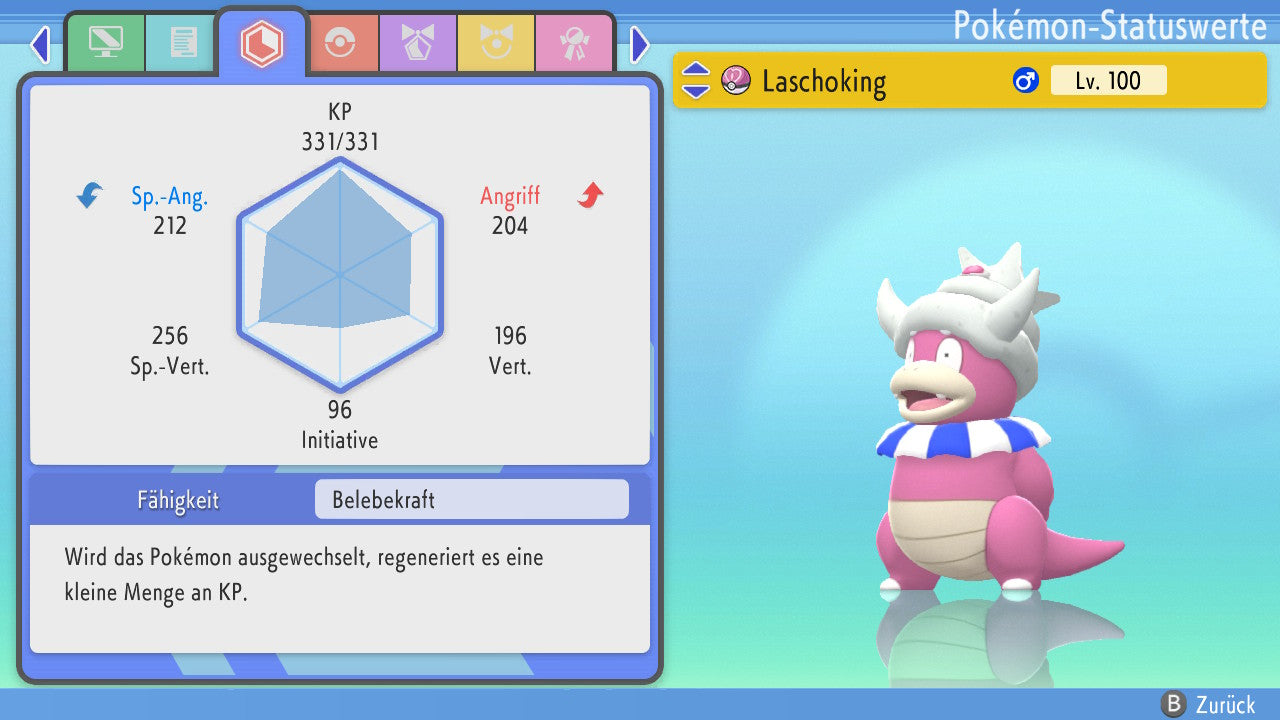Screen dimensions: 1280x720
Task: Select the hexagon stats tab
Action: point(261,43)
